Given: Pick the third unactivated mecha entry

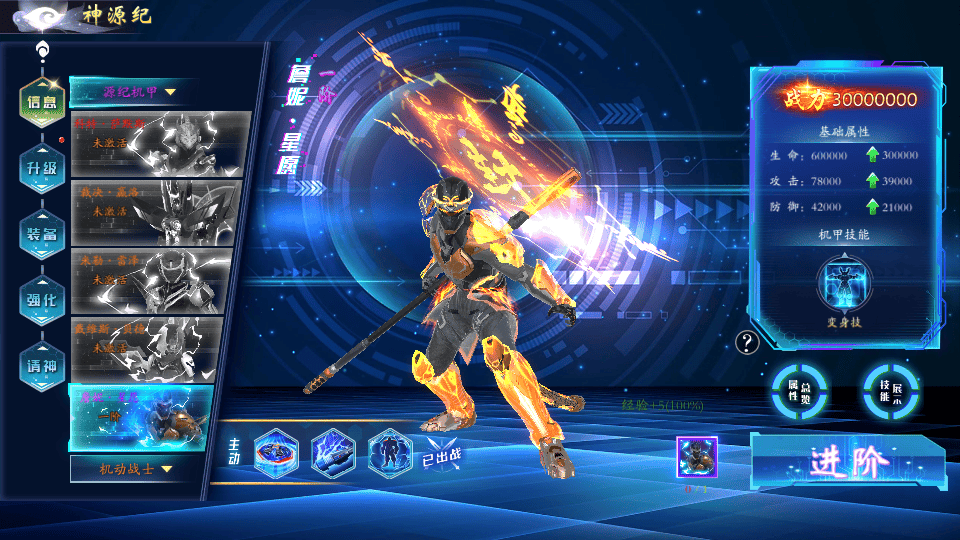Looking at the screenshot, I should click(x=152, y=282).
